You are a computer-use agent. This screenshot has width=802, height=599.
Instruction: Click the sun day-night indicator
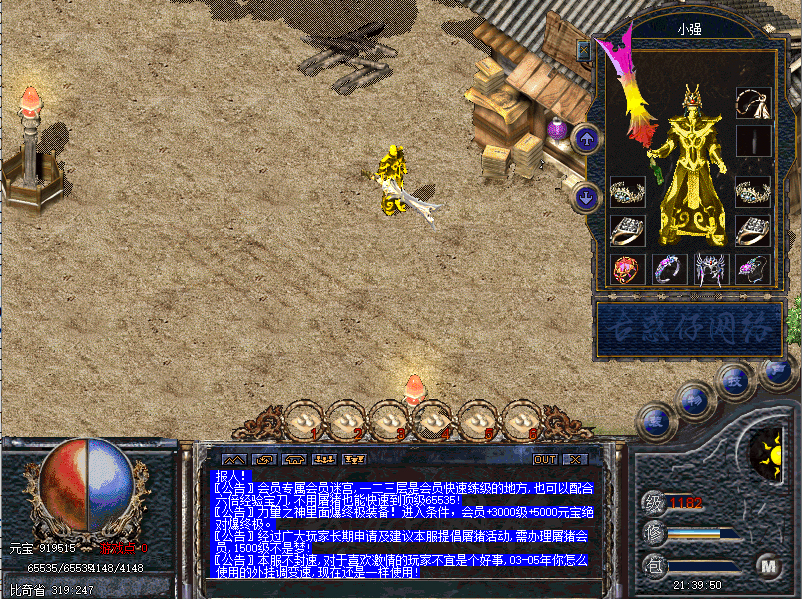point(768,452)
